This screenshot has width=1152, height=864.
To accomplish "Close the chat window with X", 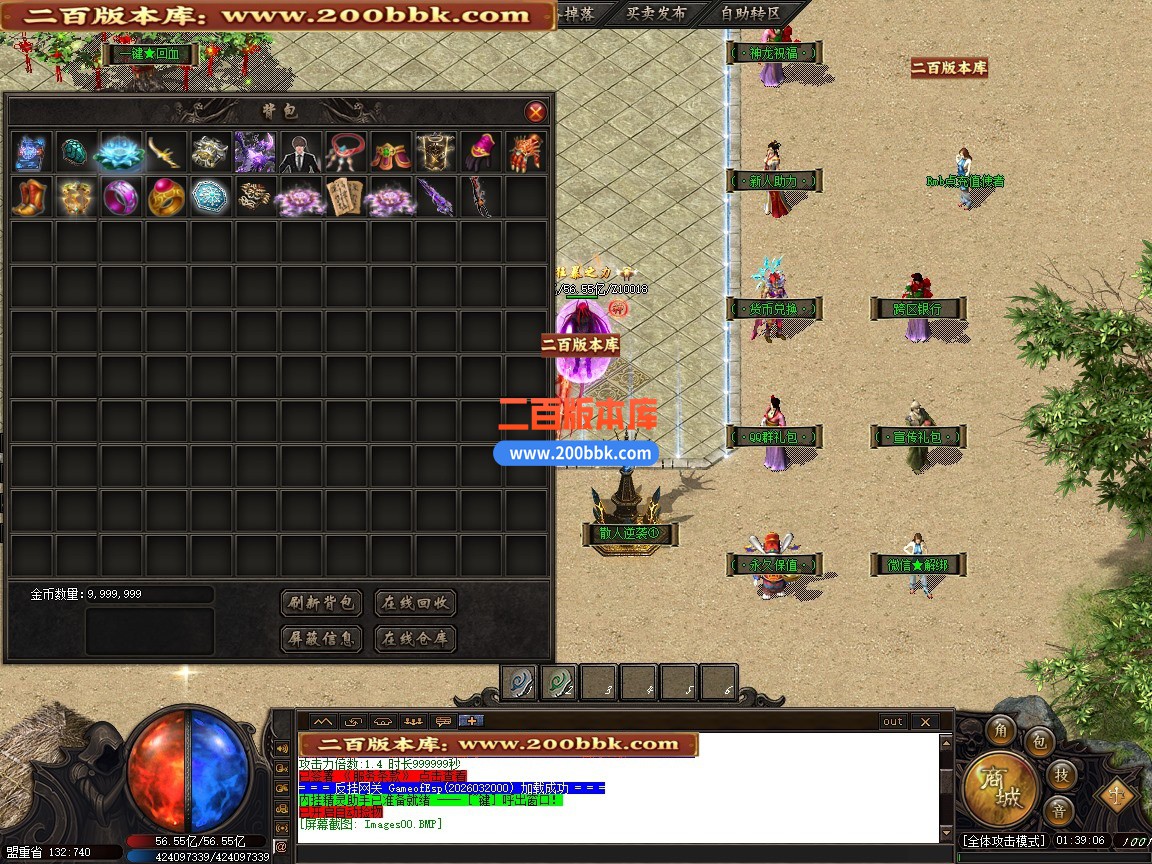I will click(925, 721).
